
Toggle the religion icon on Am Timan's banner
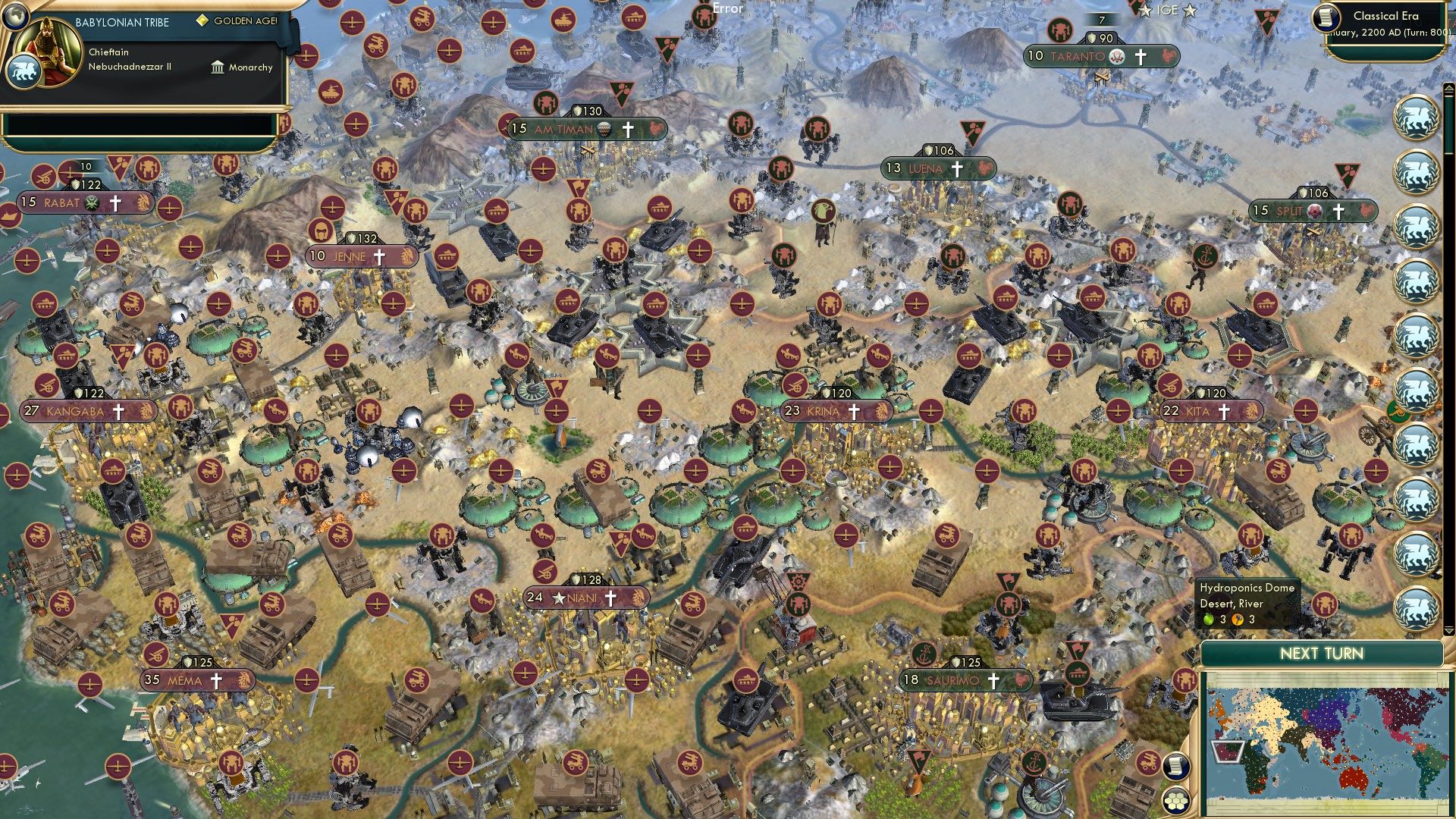pyautogui.click(x=629, y=130)
